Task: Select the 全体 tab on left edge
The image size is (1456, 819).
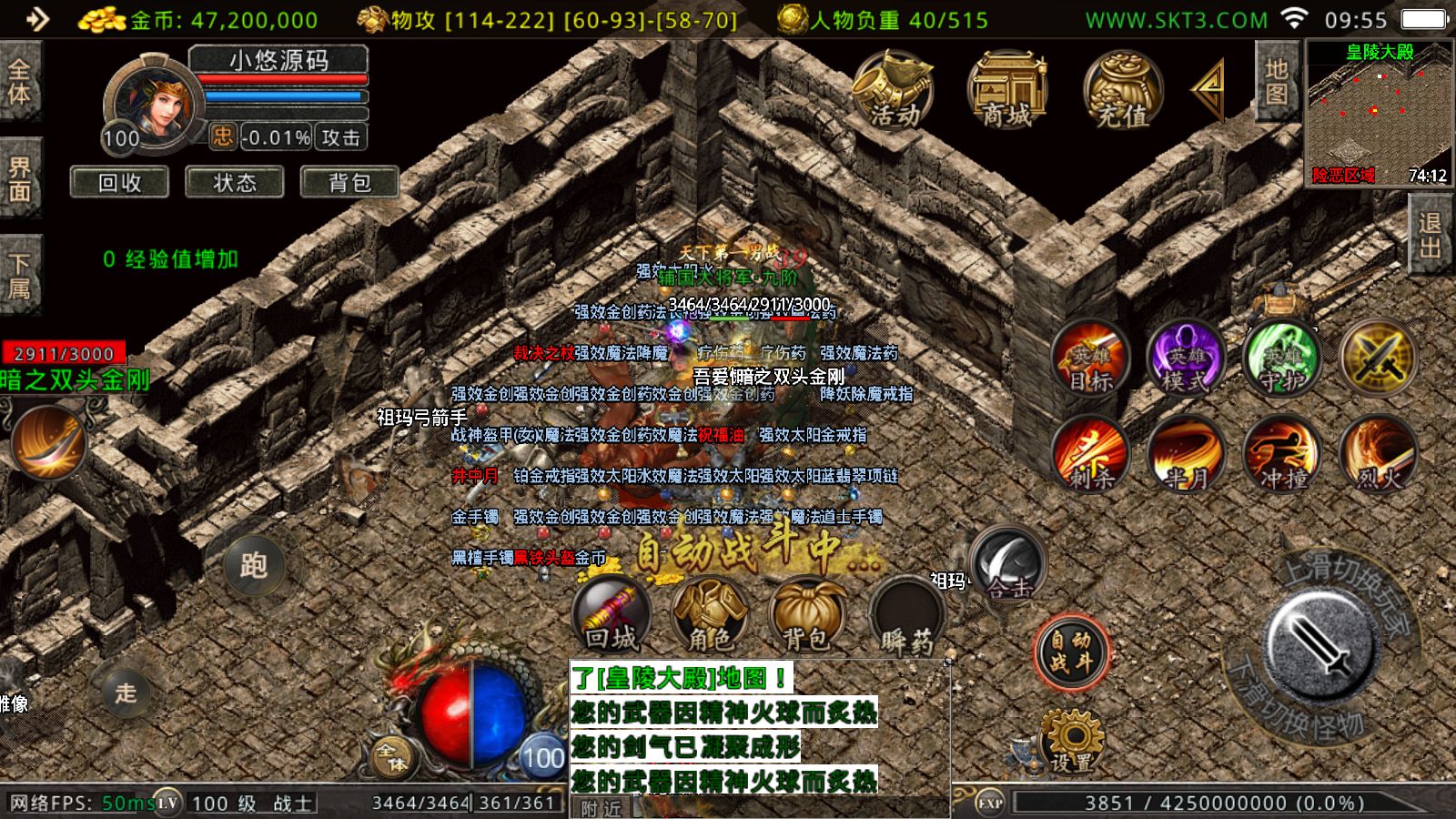Action: (19, 82)
